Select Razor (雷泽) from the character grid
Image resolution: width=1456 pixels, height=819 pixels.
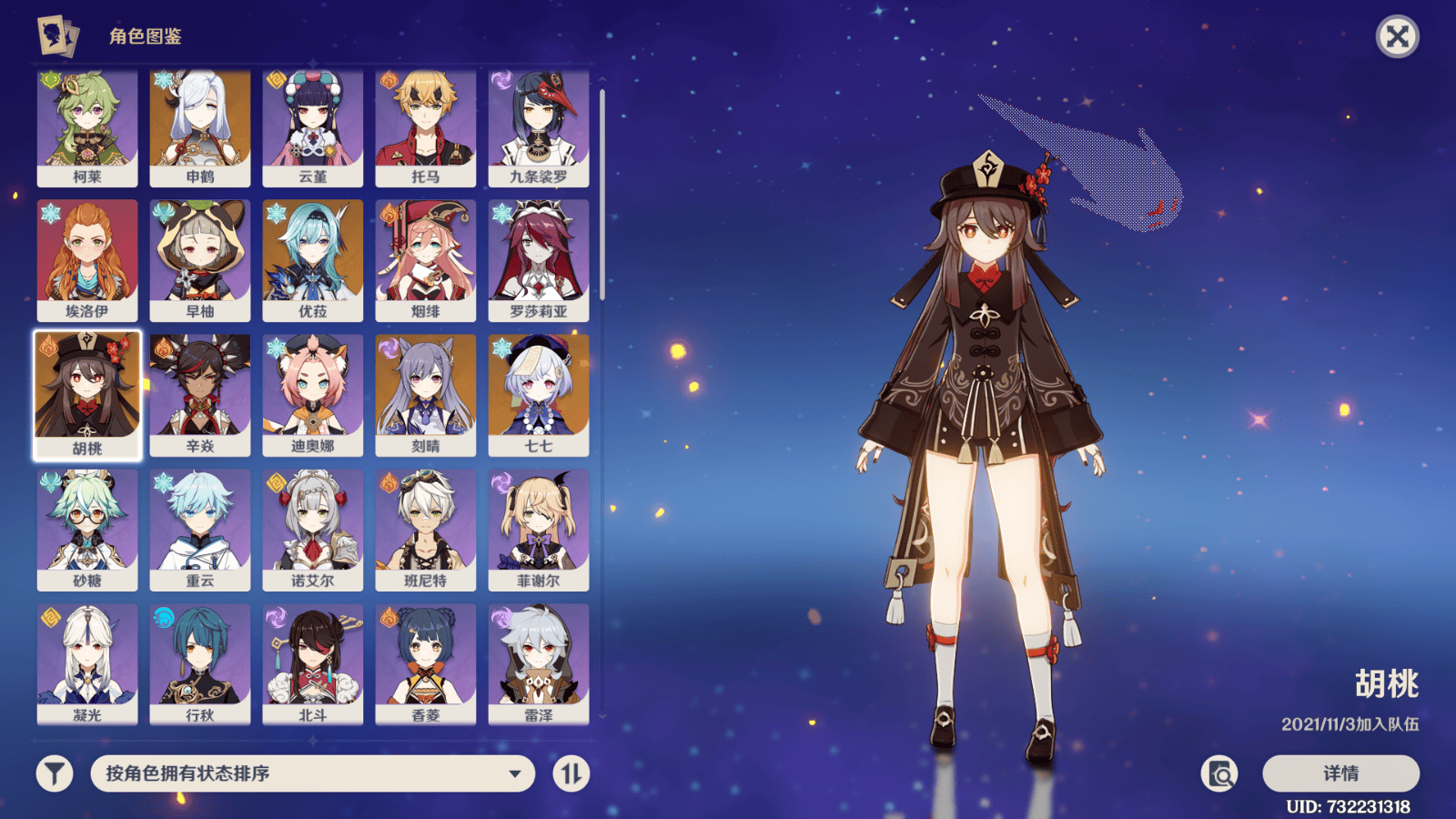(x=538, y=658)
